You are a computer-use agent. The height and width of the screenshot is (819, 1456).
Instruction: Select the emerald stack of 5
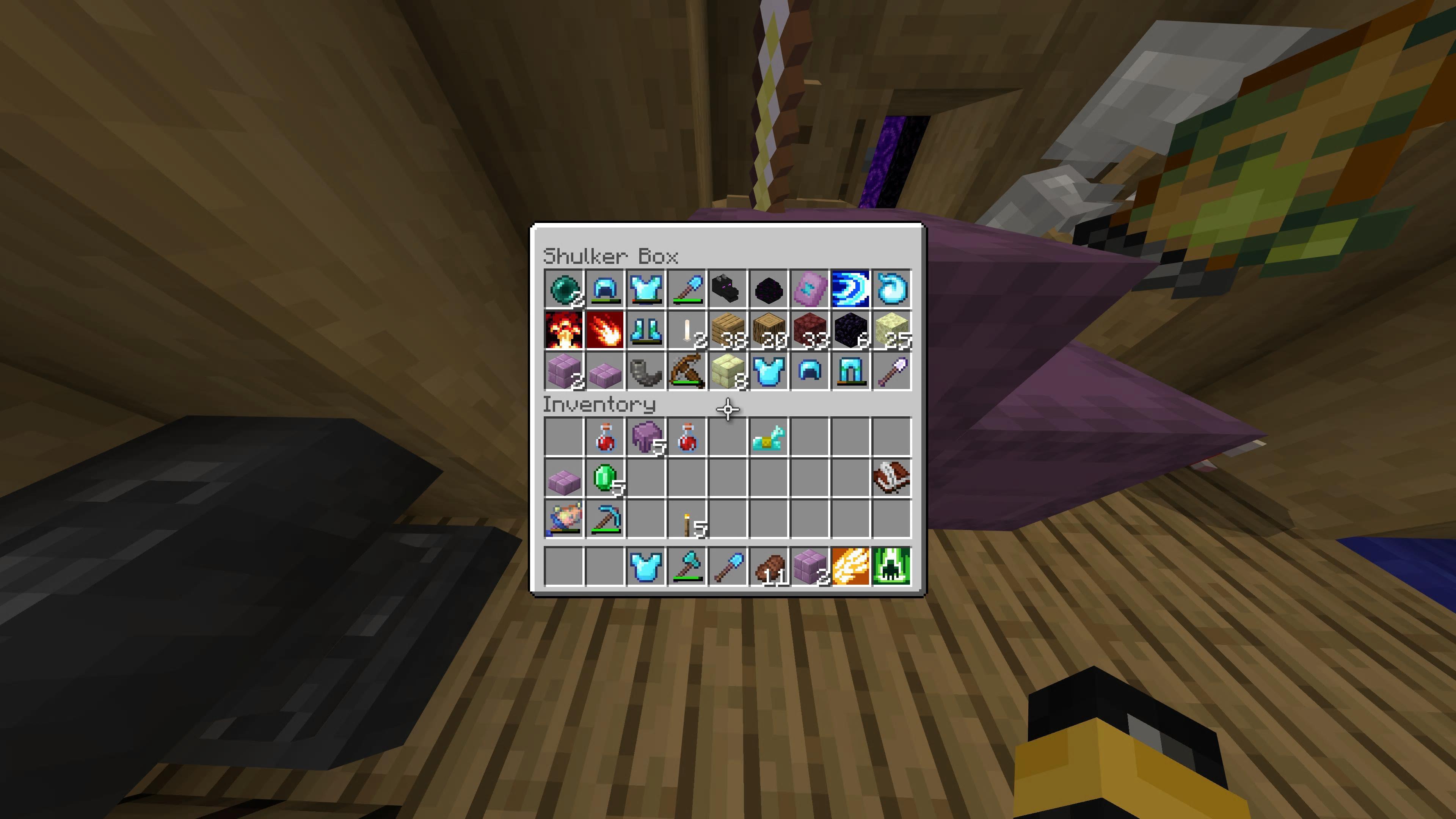pos(606,478)
